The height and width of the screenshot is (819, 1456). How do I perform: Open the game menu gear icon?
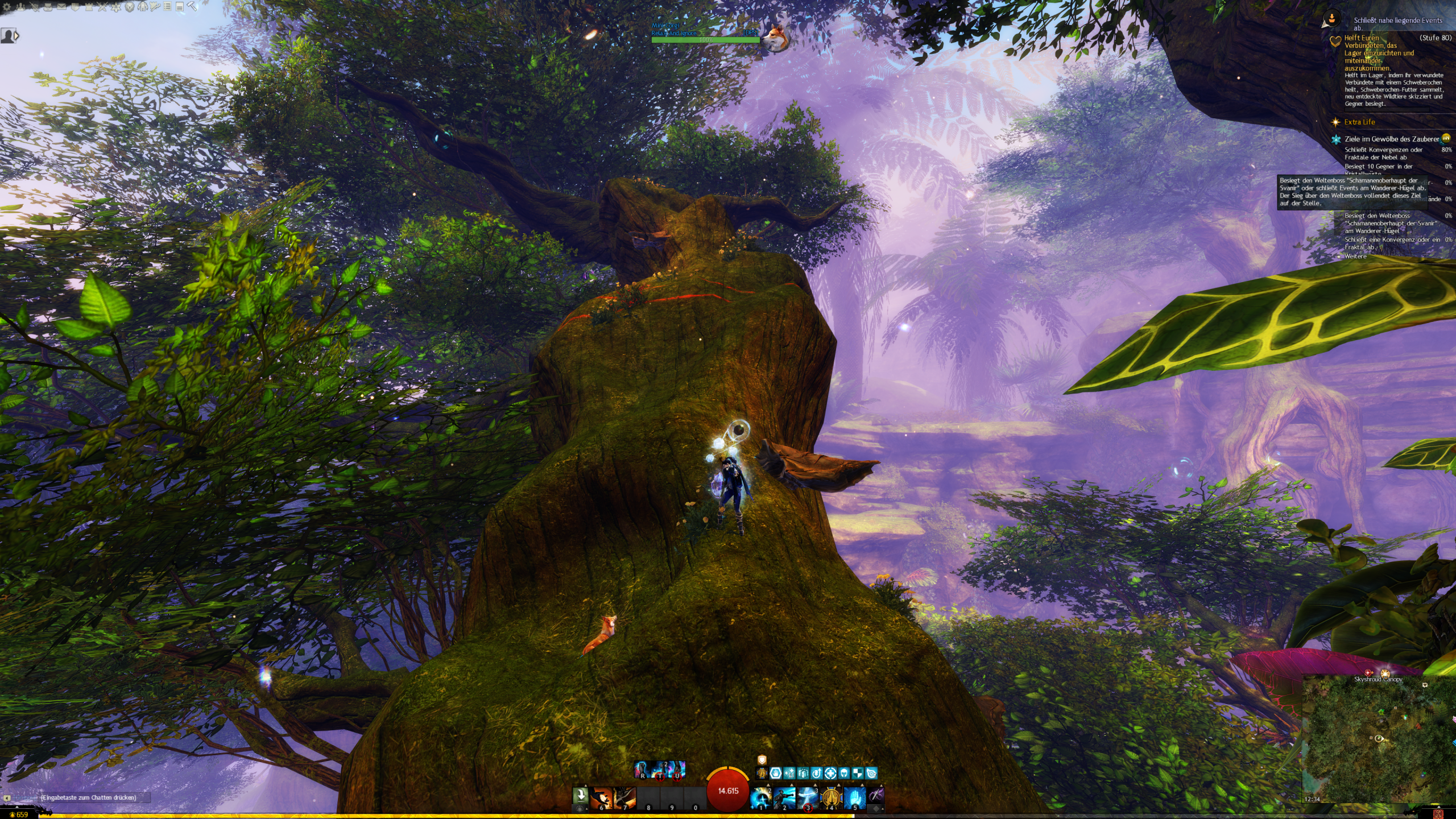pos(7,7)
